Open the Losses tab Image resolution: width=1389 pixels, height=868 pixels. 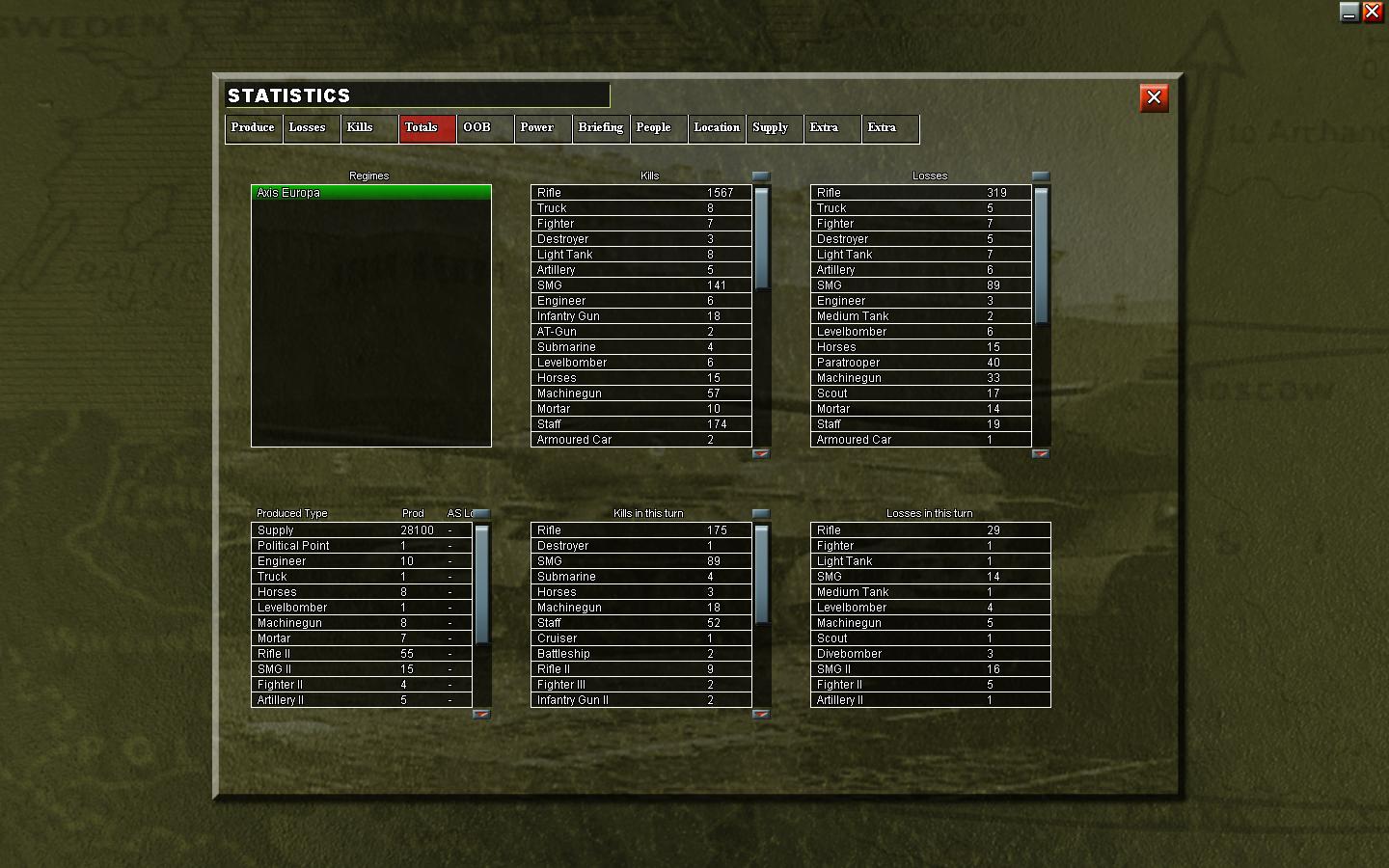click(x=310, y=128)
